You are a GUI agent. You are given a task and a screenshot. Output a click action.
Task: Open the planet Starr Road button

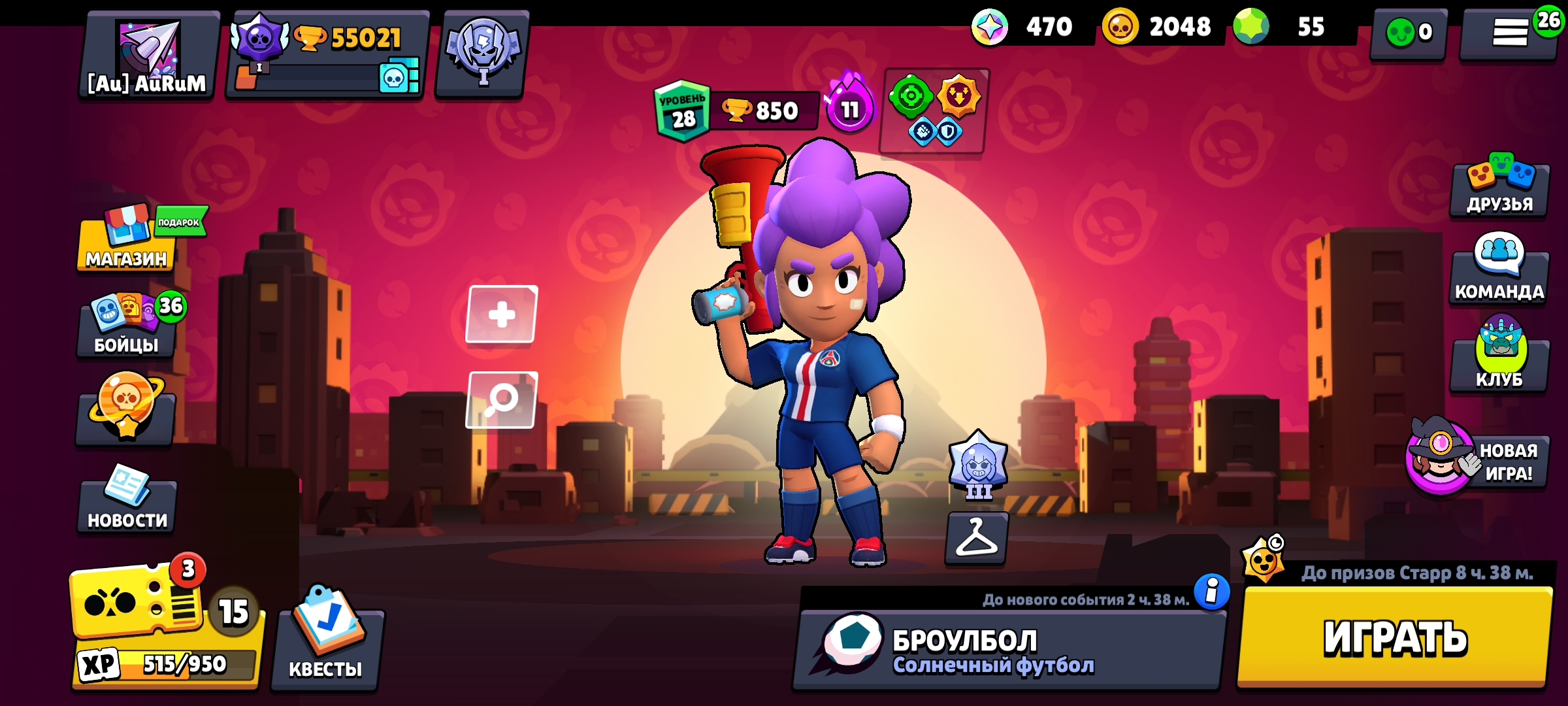click(125, 412)
